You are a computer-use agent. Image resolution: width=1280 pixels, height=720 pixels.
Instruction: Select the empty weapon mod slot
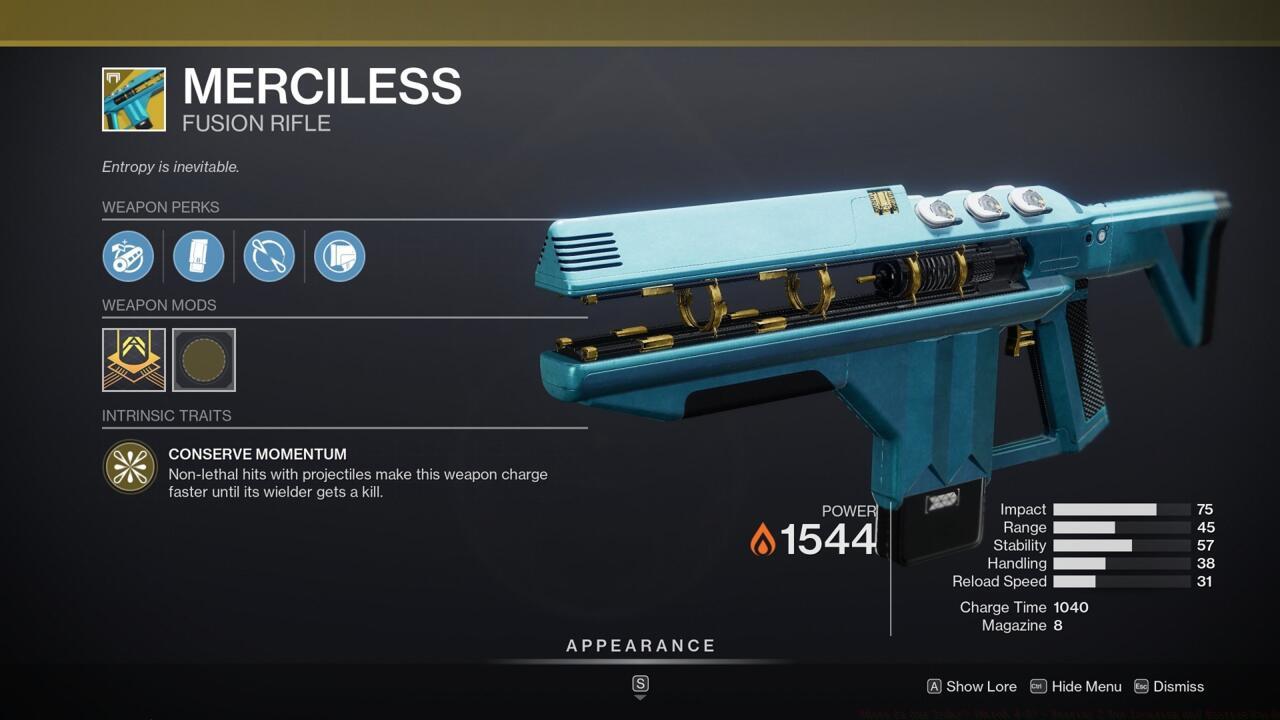coord(203,360)
